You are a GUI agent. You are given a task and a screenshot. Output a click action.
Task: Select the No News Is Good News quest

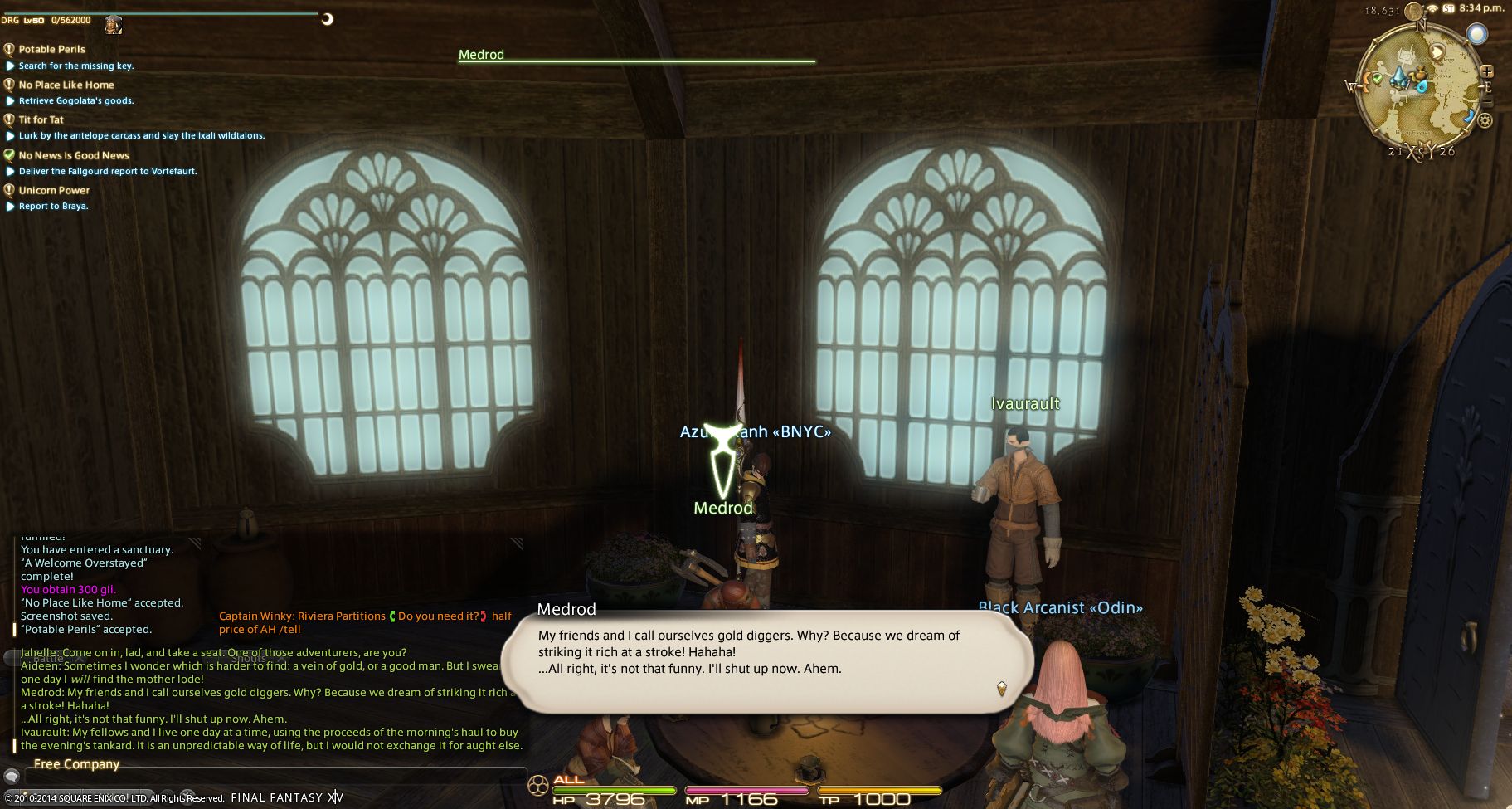click(74, 155)
